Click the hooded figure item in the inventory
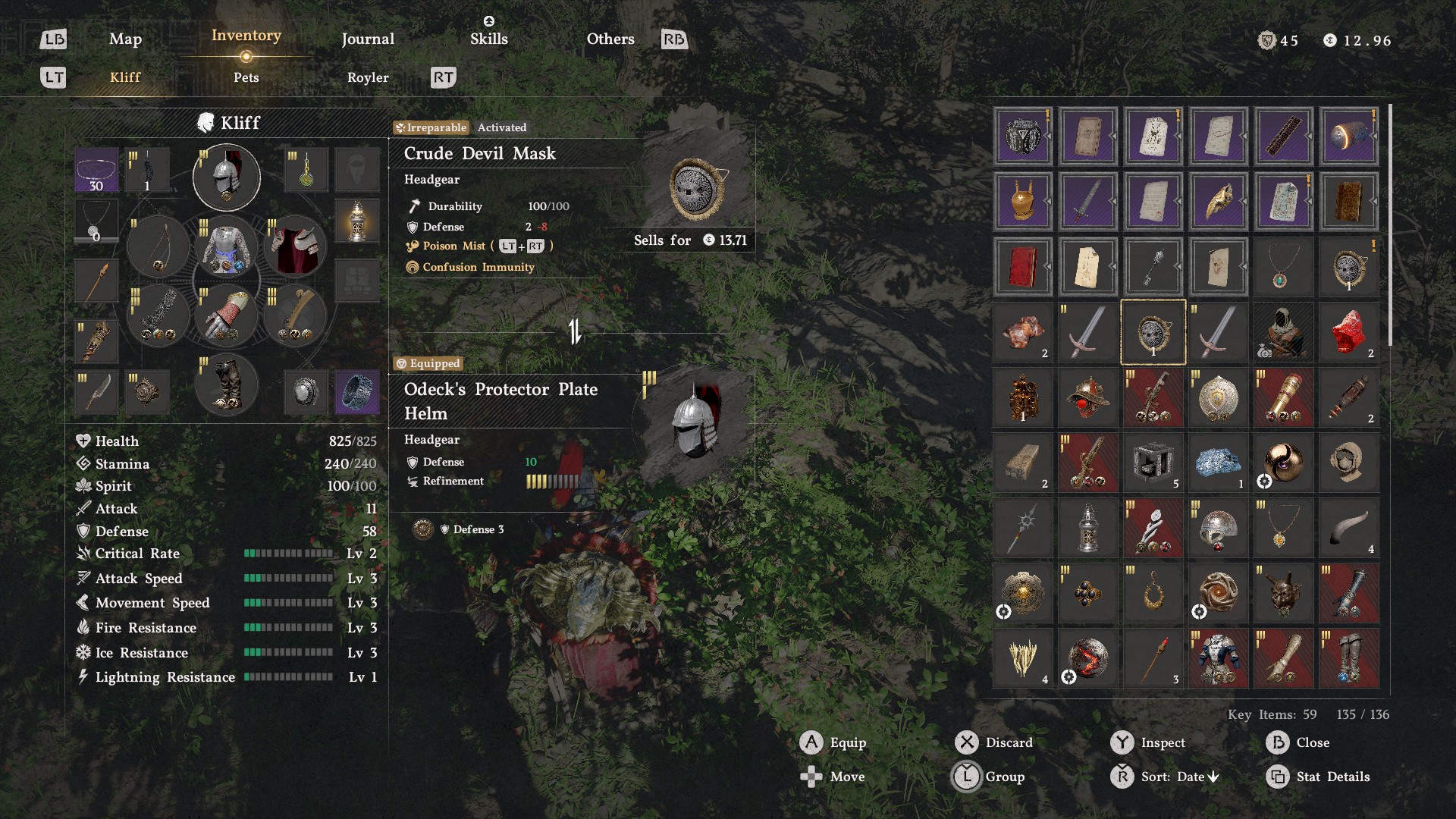 (x=1283, y=332)
